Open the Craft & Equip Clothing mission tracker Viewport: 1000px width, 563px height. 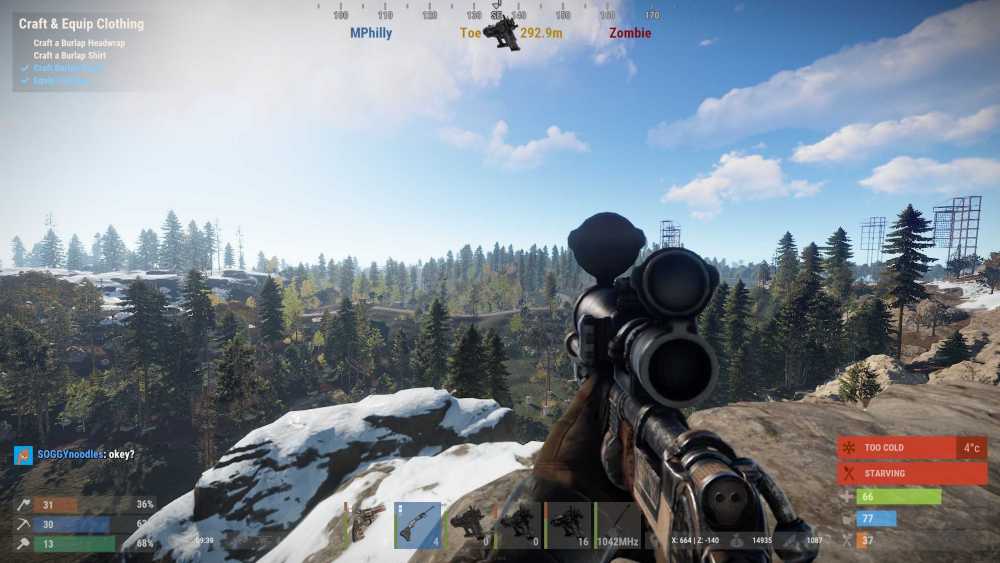[81, 24]
